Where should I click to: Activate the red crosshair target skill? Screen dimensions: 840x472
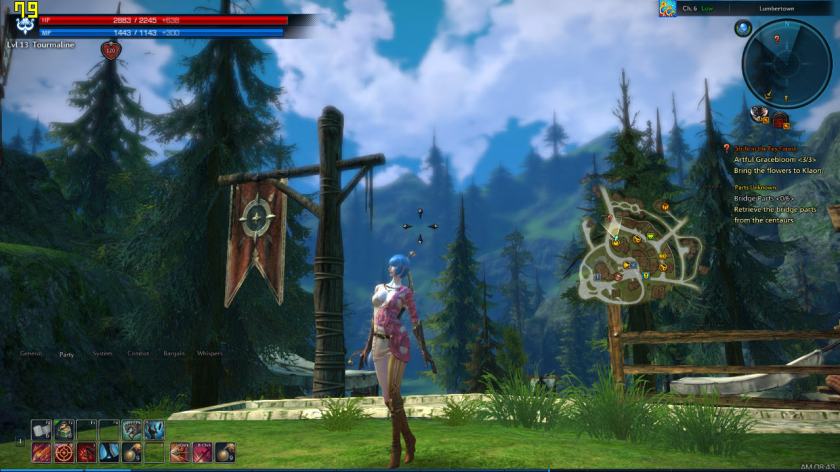[x=63, y=452]
